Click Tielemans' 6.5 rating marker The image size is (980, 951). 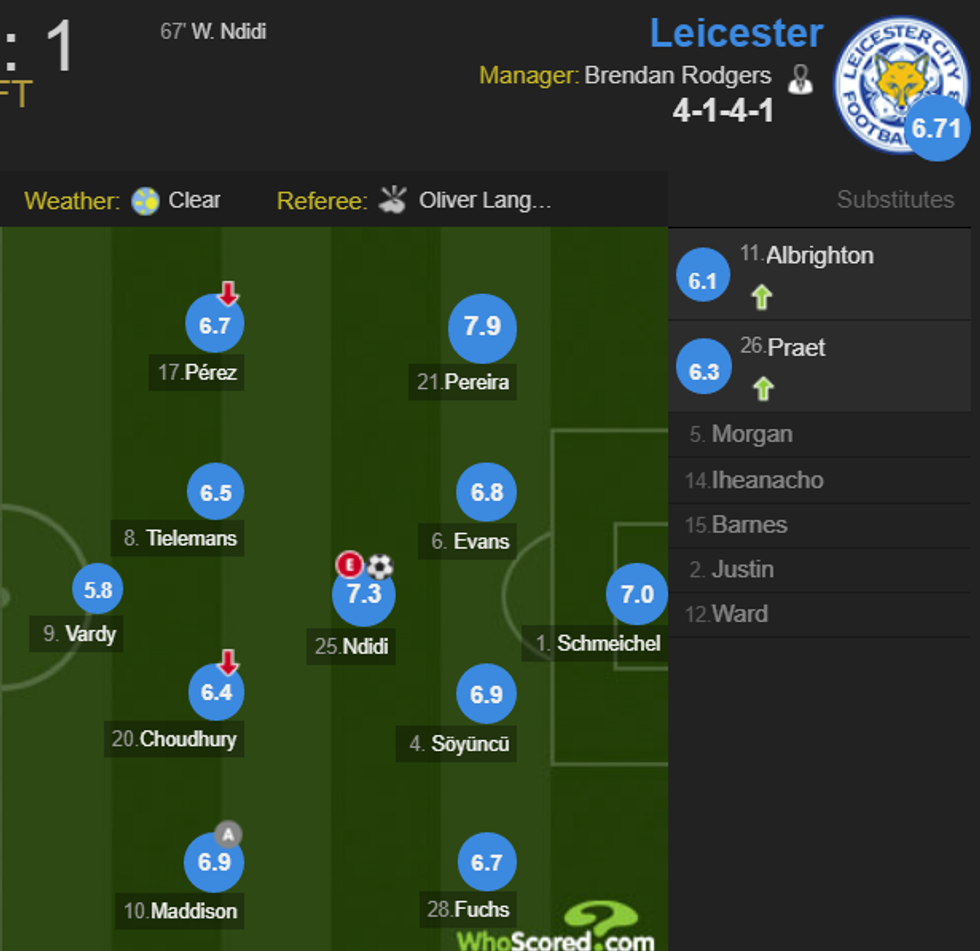pyautogui.click(x=216, y=492)
